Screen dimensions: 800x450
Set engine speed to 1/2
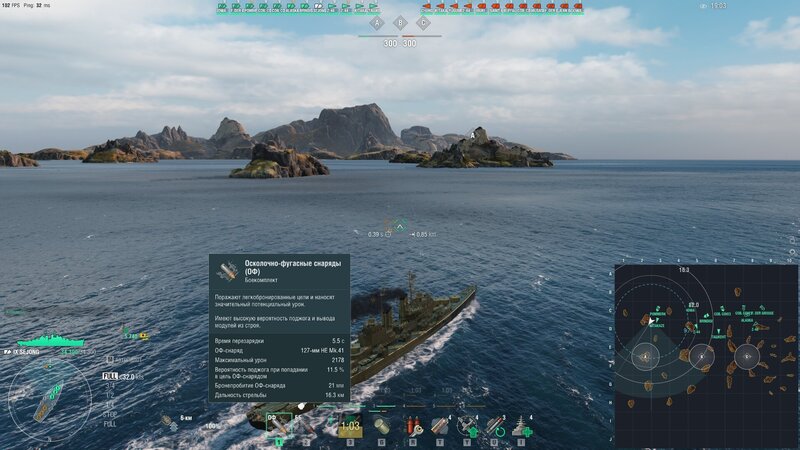(x=110, y=393)
